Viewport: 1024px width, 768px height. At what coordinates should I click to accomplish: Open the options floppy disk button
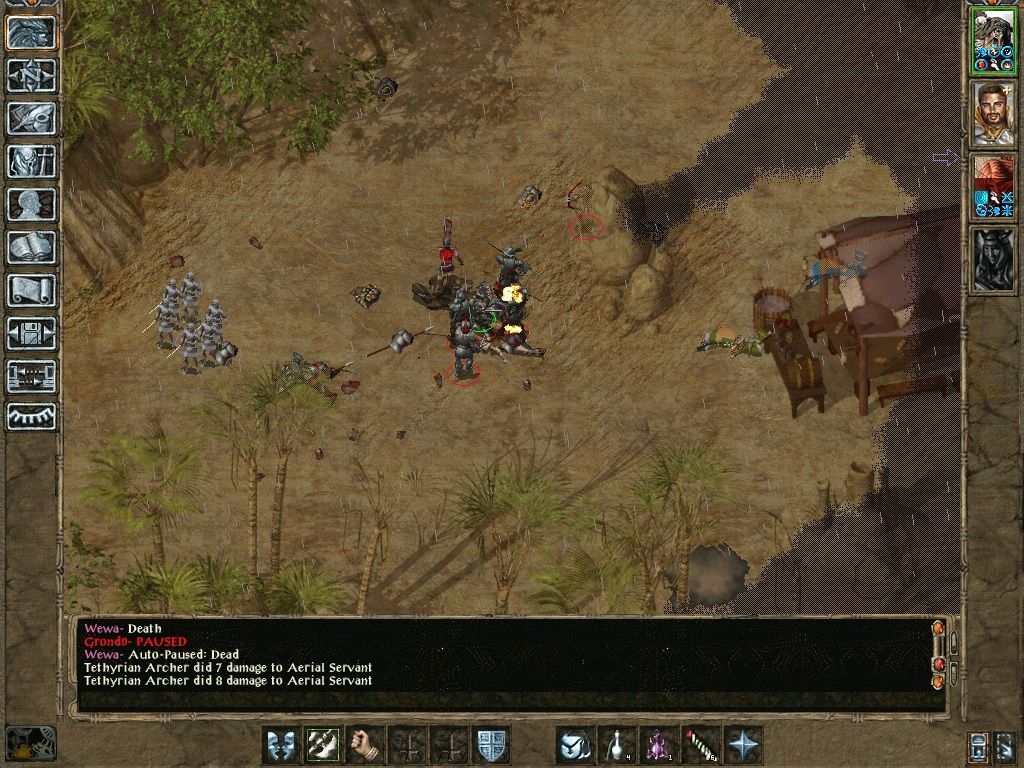(x=31, y=333)
